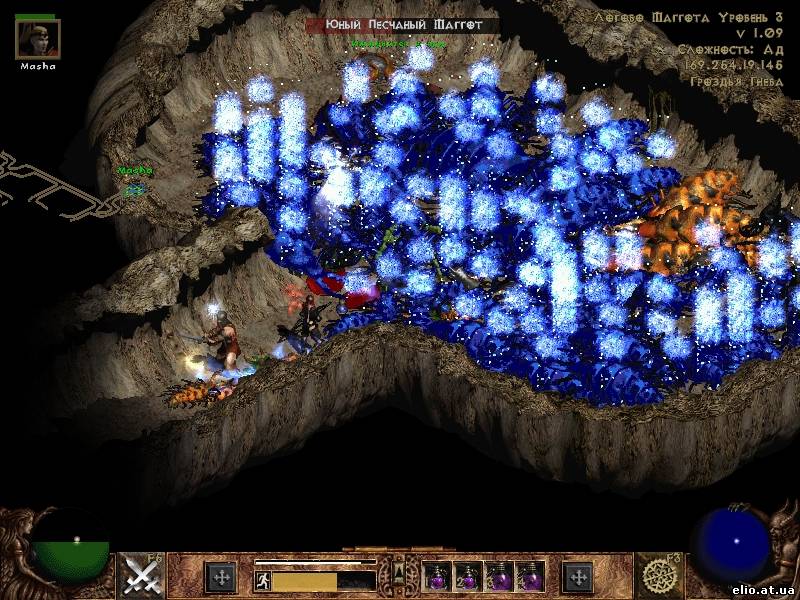This screenshot has width=800, height=600.
Task: Click the stat points button beside the run toggle
Action: tap(220, 577)
